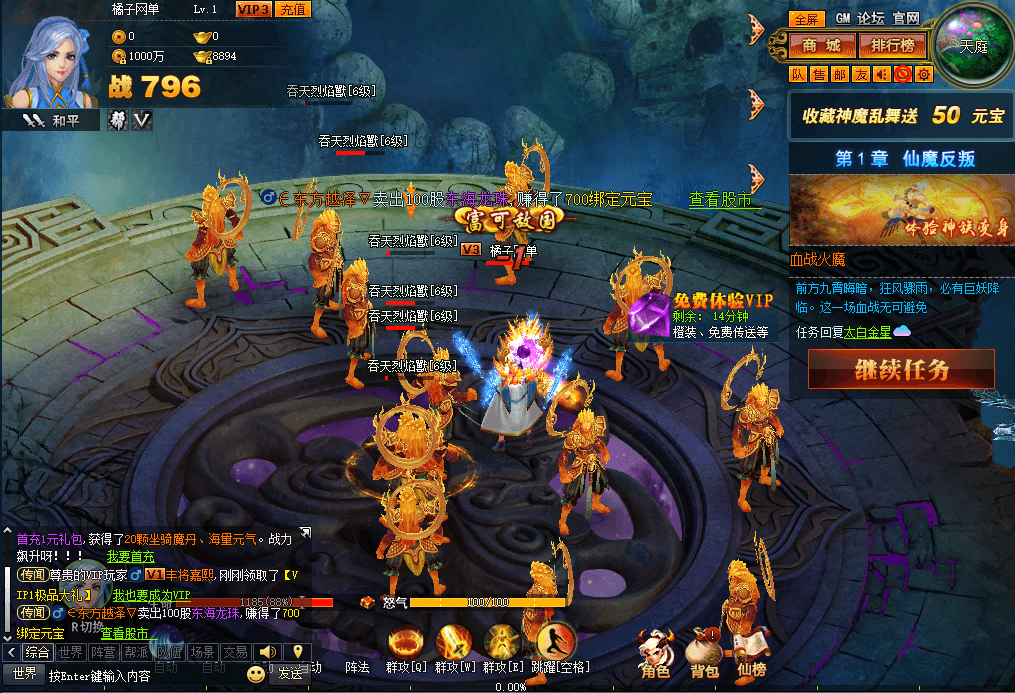The image size is (1015, 693).
Task: Click 继续任务 to continue the quest
Action: coord(901,369)
